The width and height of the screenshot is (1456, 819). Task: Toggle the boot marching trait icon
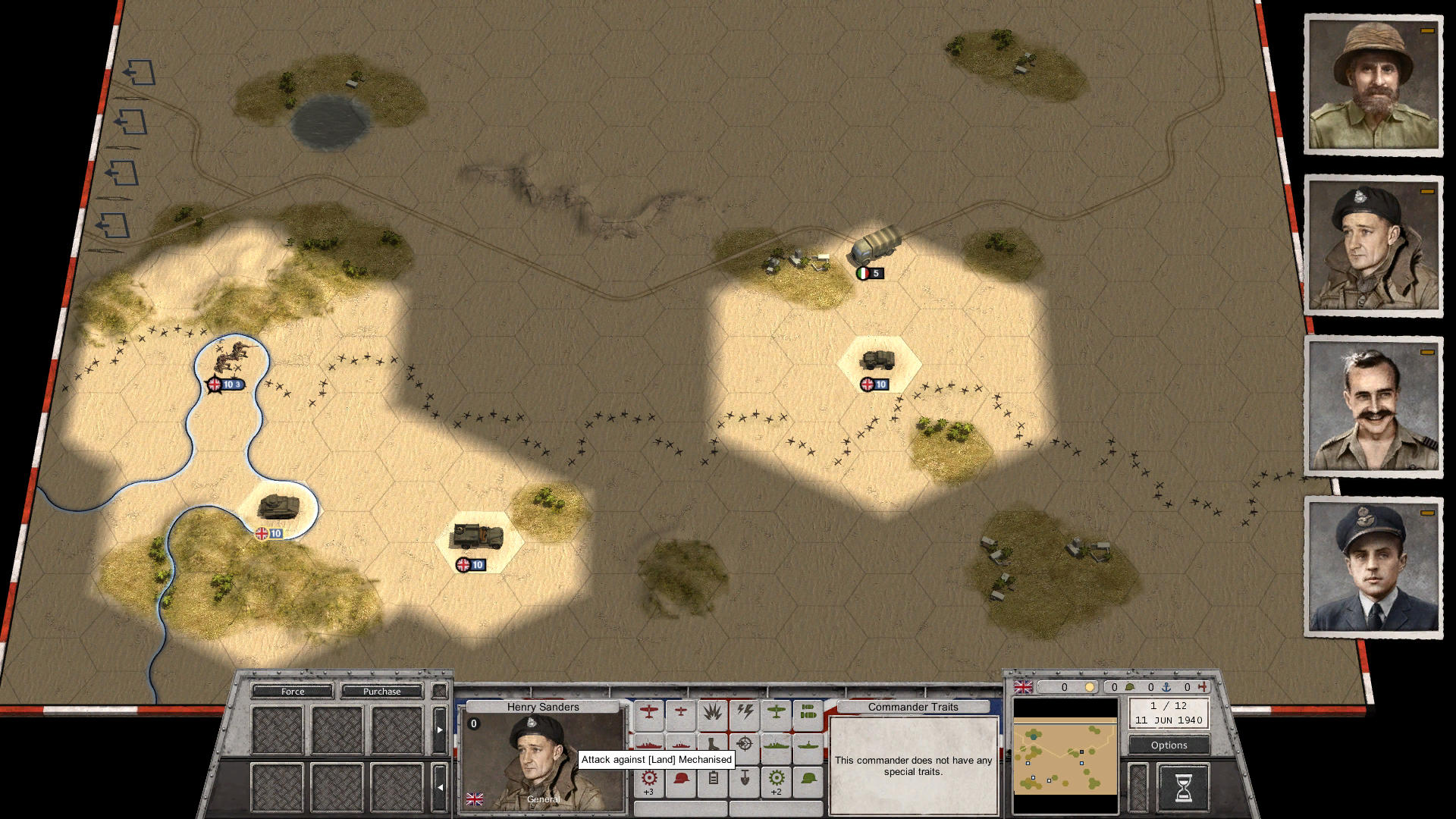713,745
